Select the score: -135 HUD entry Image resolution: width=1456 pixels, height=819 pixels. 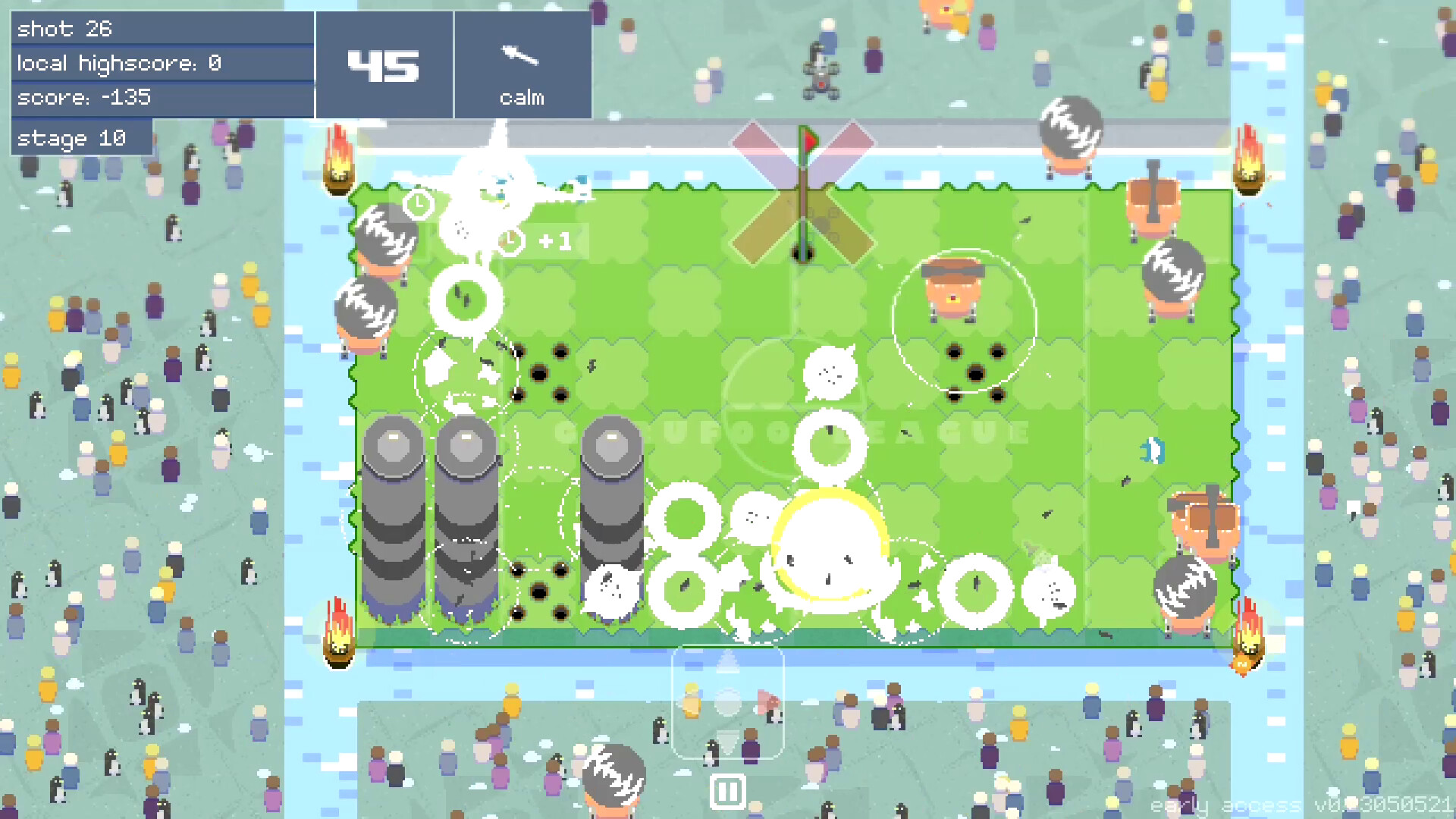162,97
